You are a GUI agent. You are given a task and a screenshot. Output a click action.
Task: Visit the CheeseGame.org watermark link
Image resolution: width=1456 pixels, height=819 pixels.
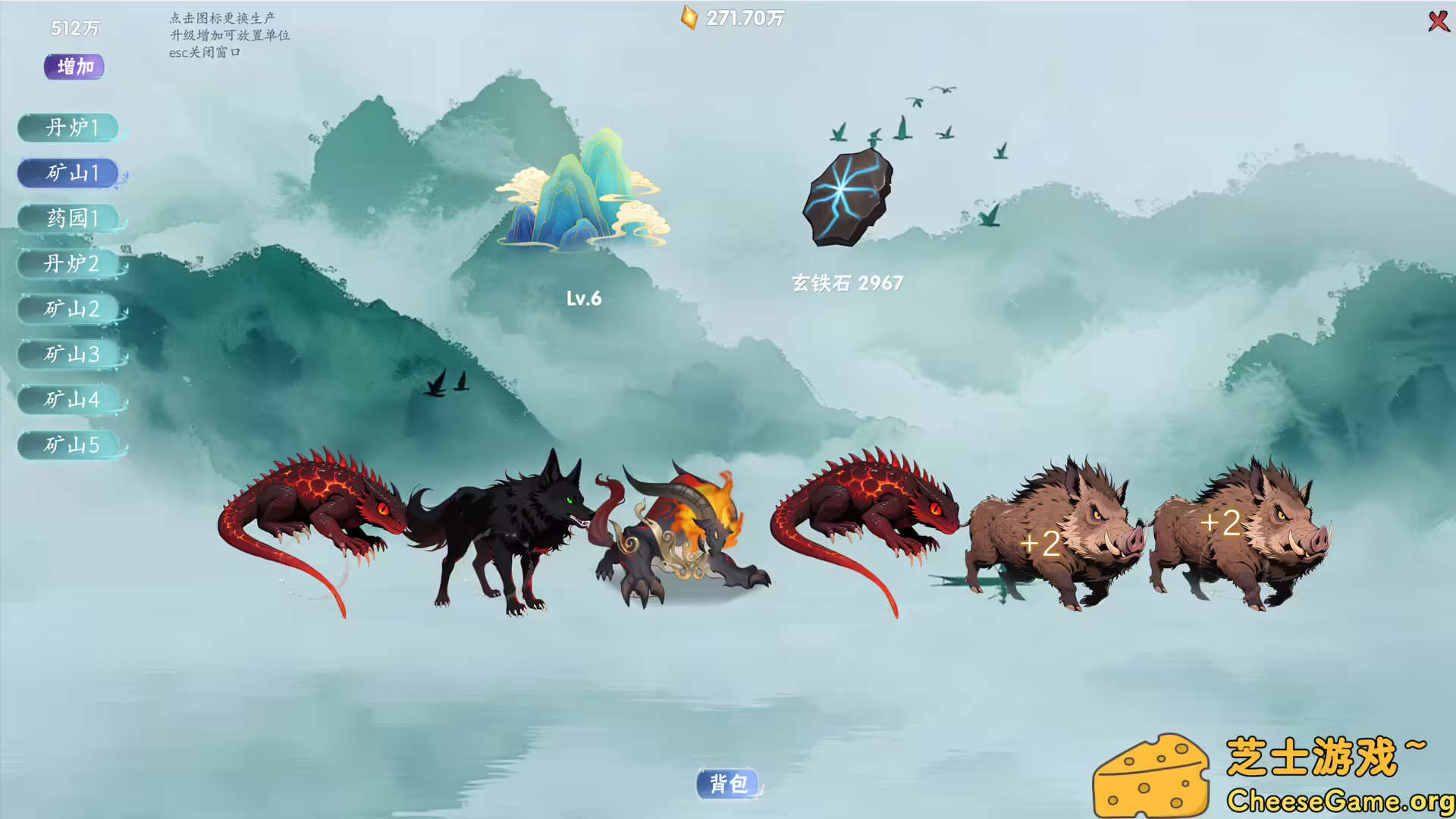[1339, 799]
